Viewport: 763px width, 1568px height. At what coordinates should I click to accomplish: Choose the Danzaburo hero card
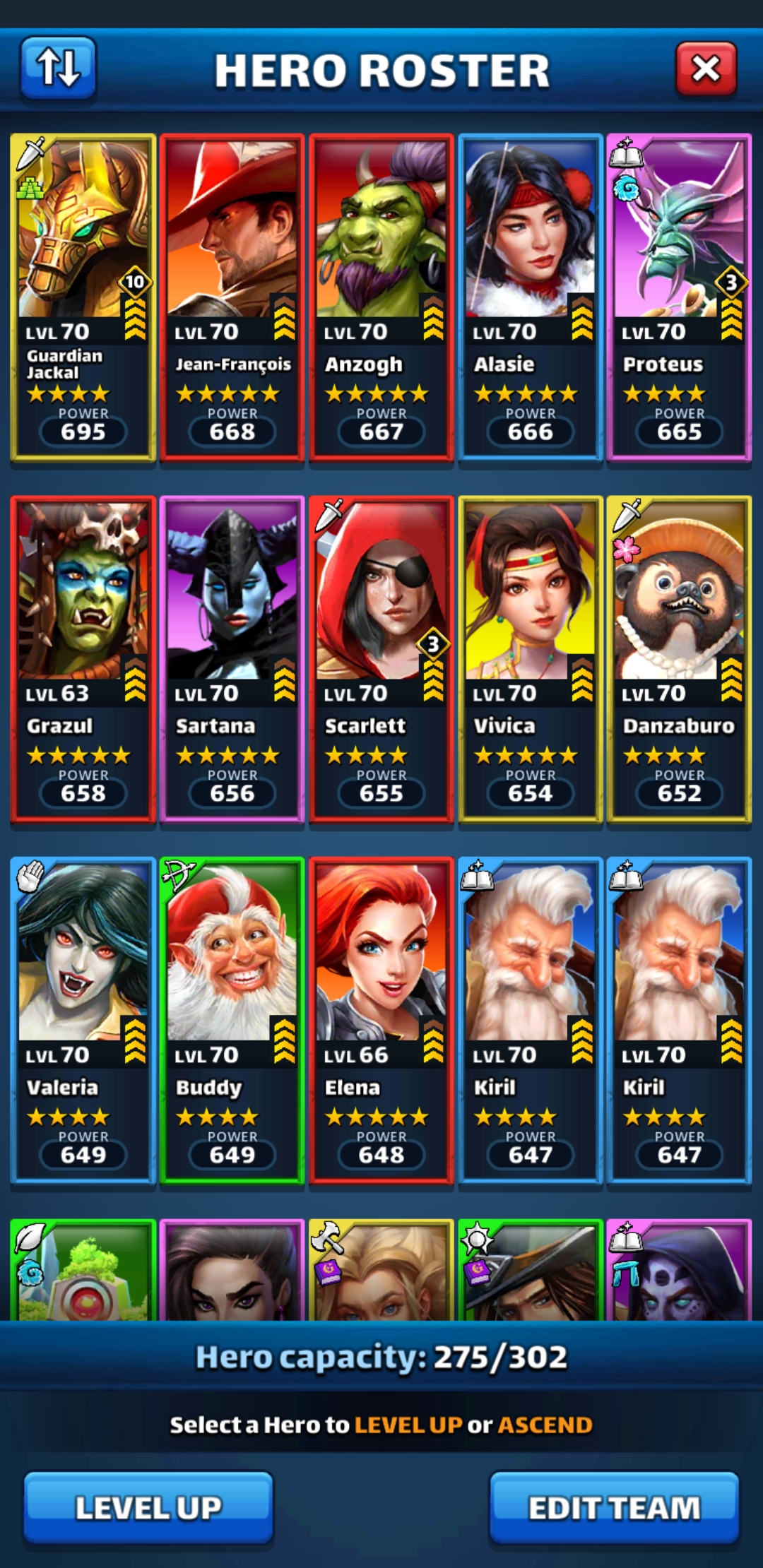click(679, 658)
